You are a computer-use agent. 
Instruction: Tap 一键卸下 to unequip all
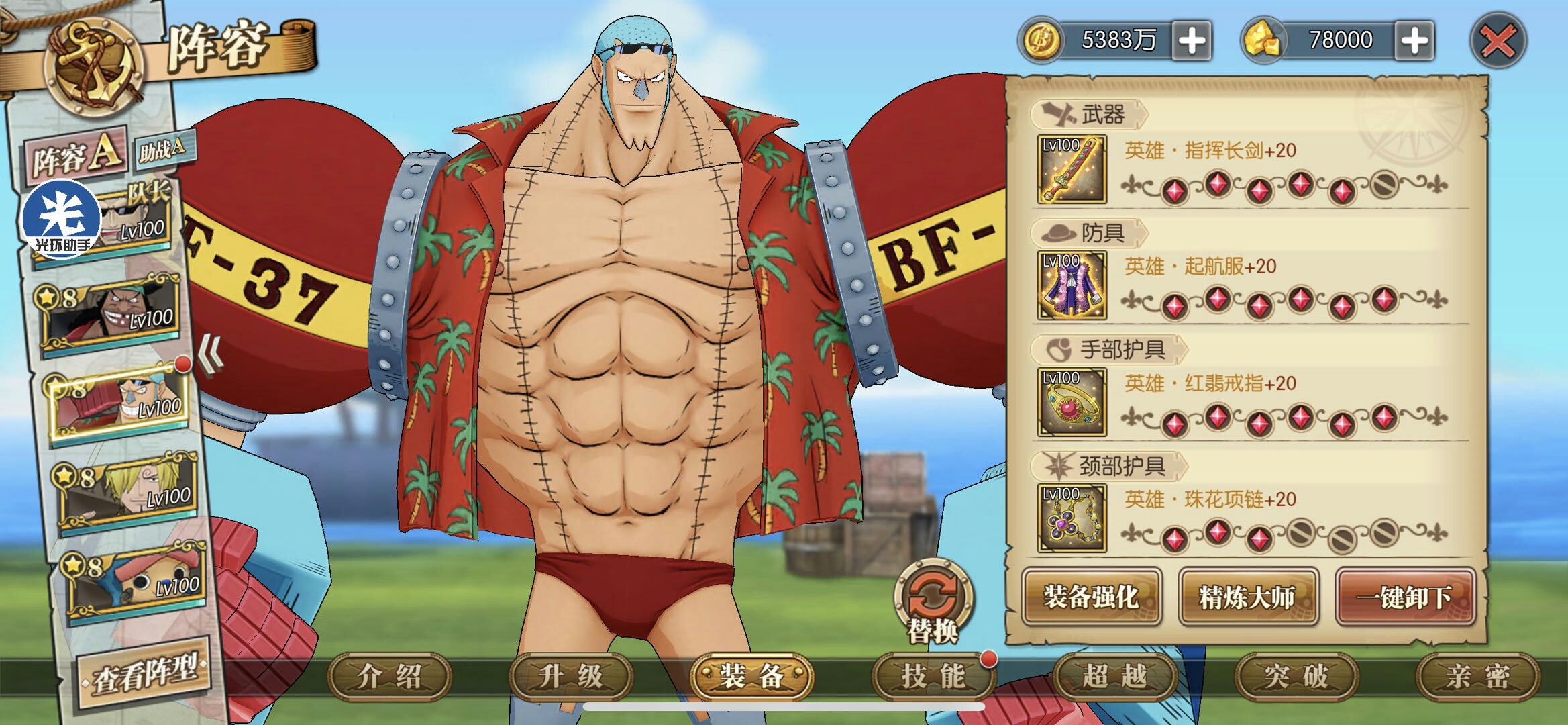tap(1404, 596)
